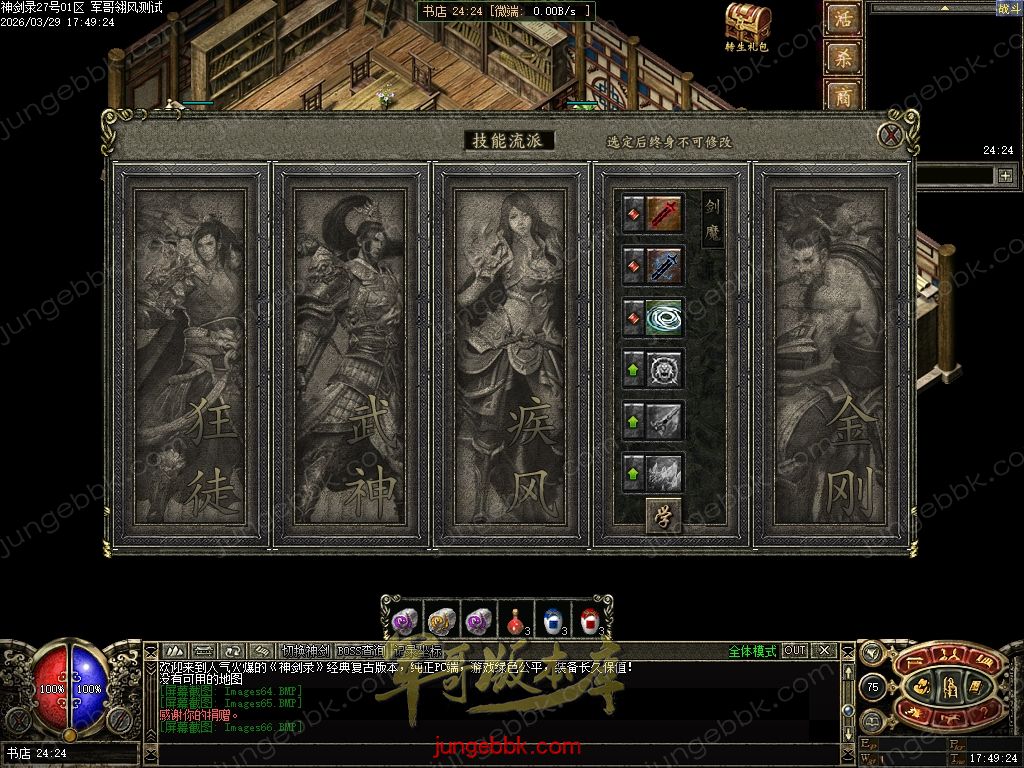Select the blue sword skill icon
This screenshot has height=768, width=1024.
(665, 265)
